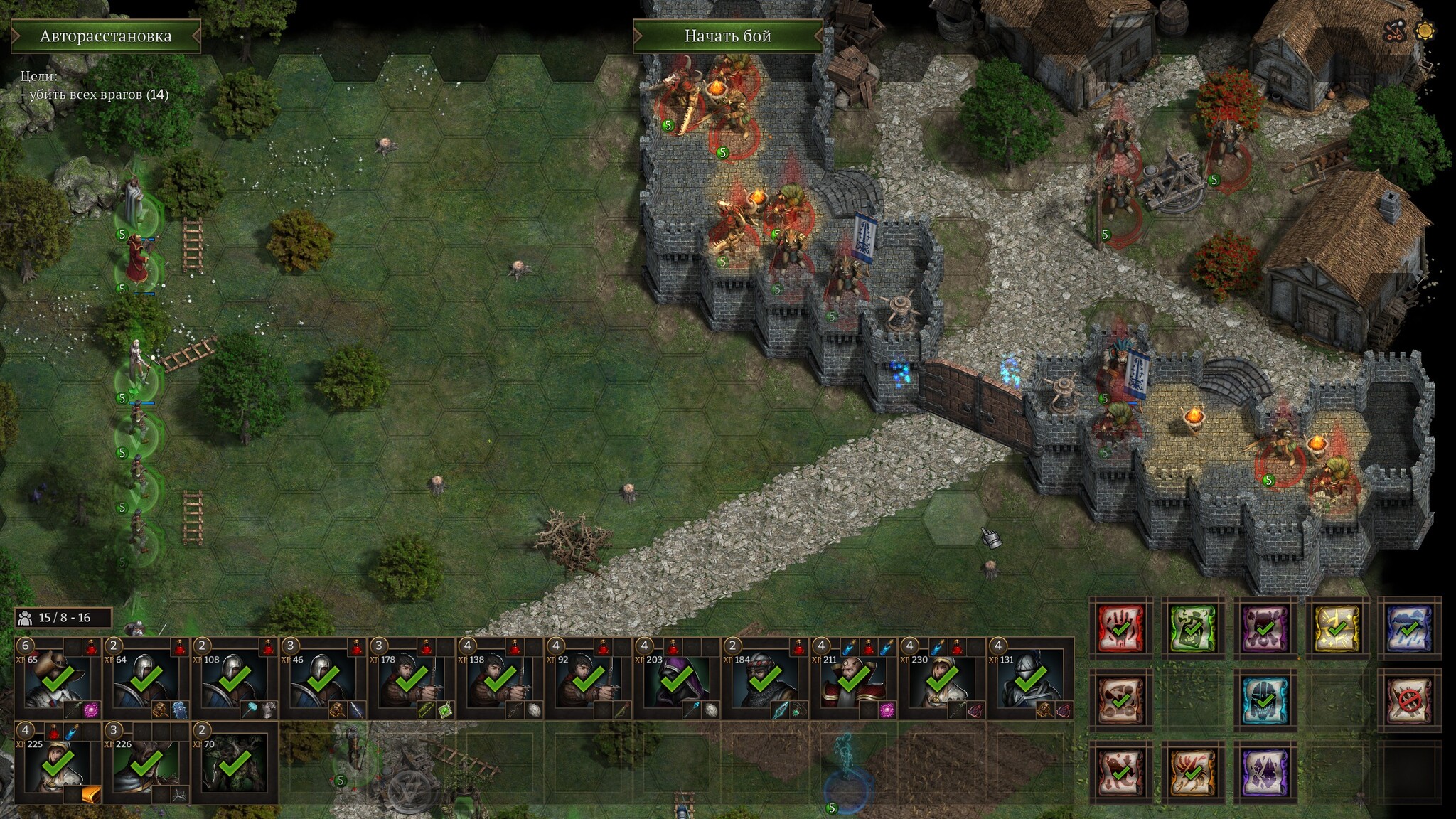Screen dimensions: 1456x819
Task: Choose the blue rain cloud scroll
Action: (1409, 628)
